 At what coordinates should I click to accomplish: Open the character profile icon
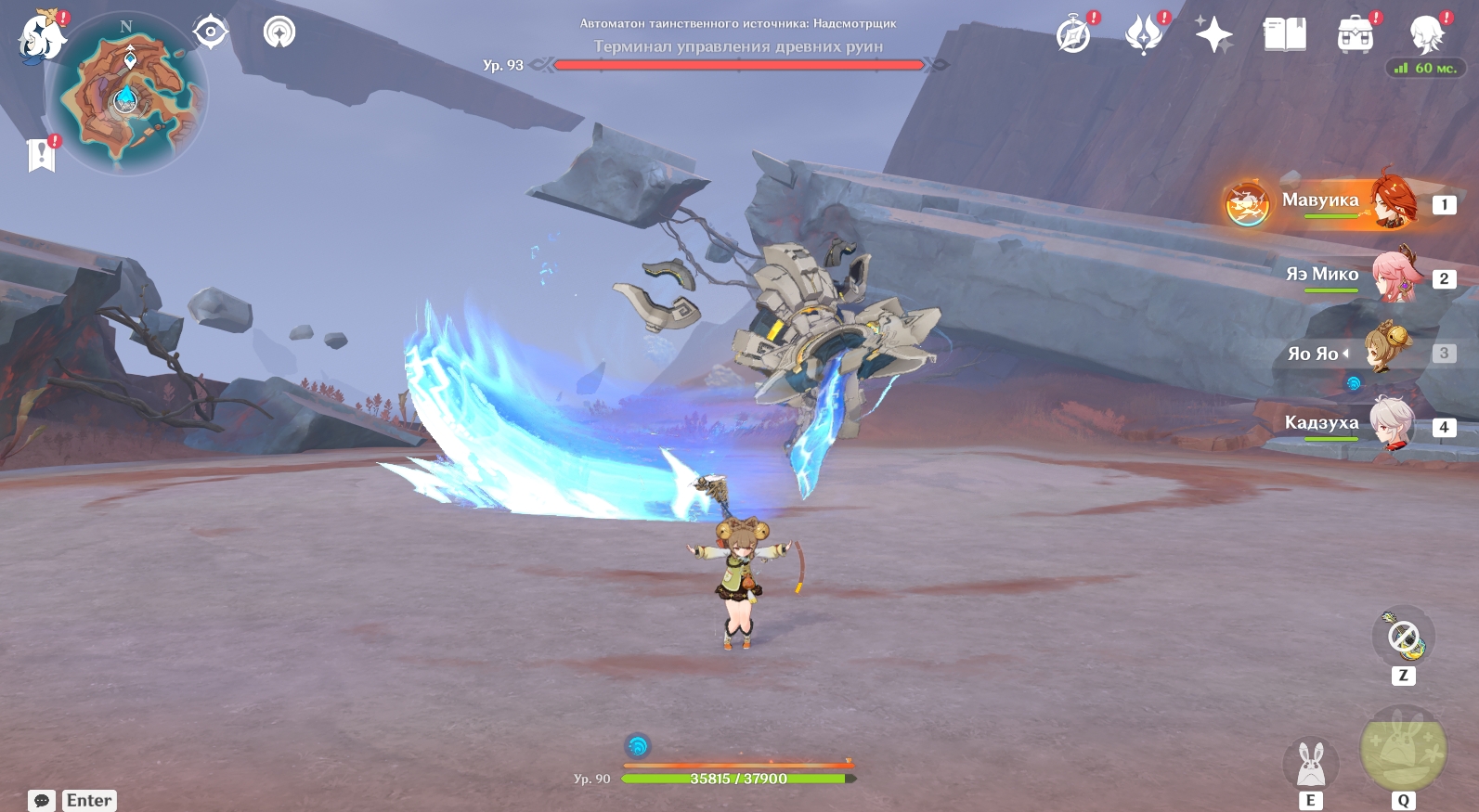click(1425, 35)
